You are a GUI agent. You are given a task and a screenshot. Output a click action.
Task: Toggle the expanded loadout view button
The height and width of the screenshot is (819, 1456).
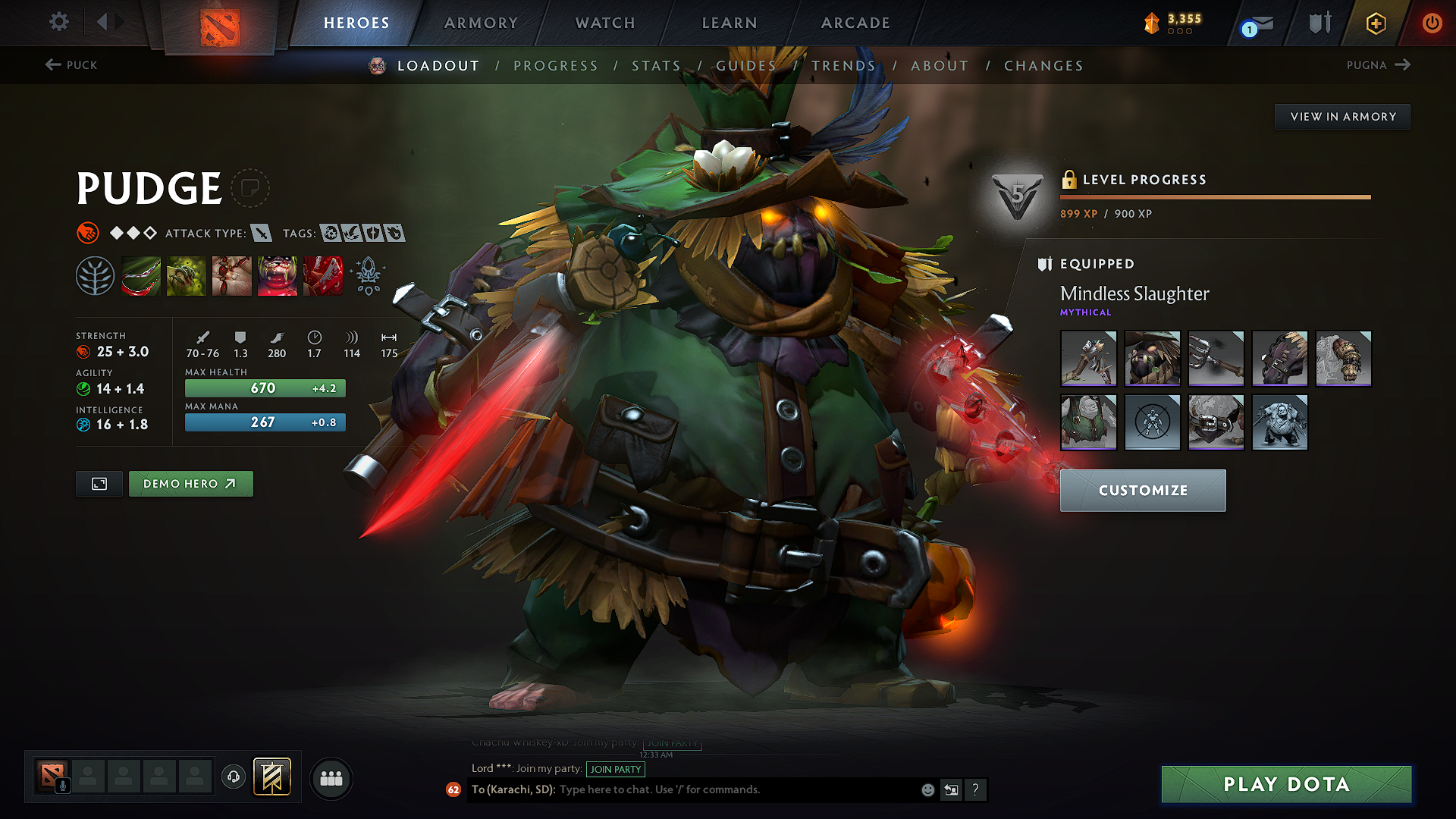(x=98, y=483)
